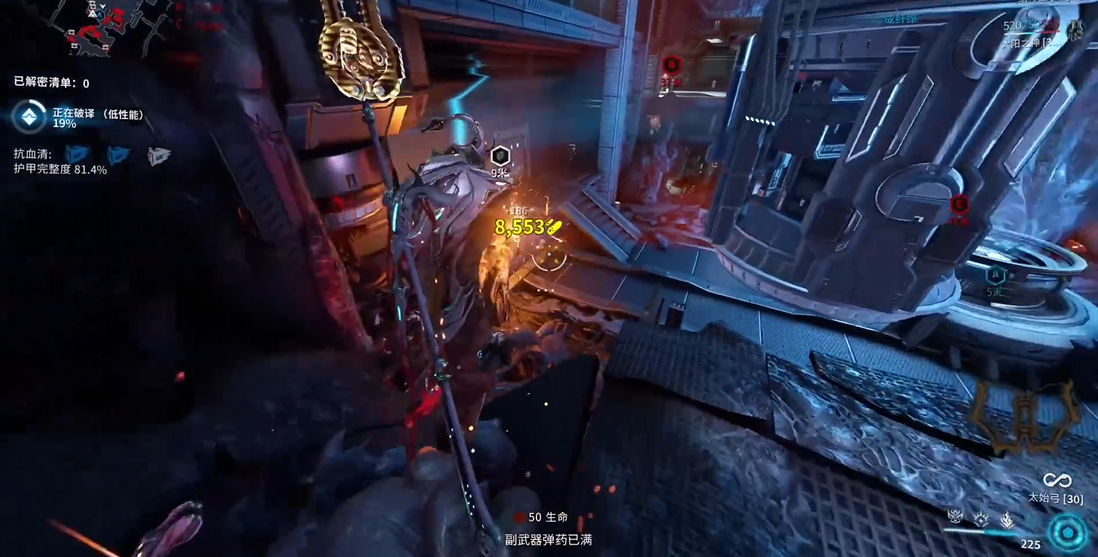Select the 太始弓 weapon label

[x=1057, y=497]
